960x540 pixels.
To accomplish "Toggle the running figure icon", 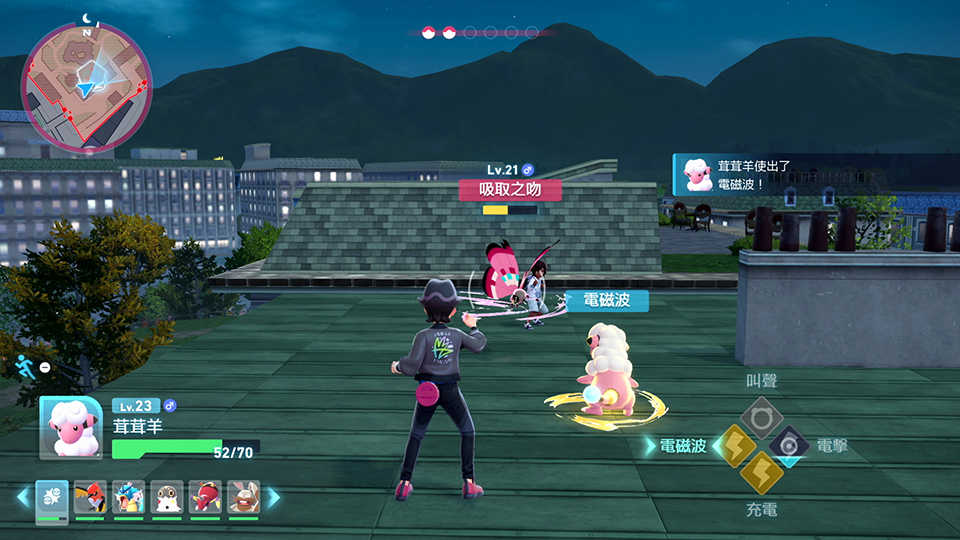I will coord(25,366).
